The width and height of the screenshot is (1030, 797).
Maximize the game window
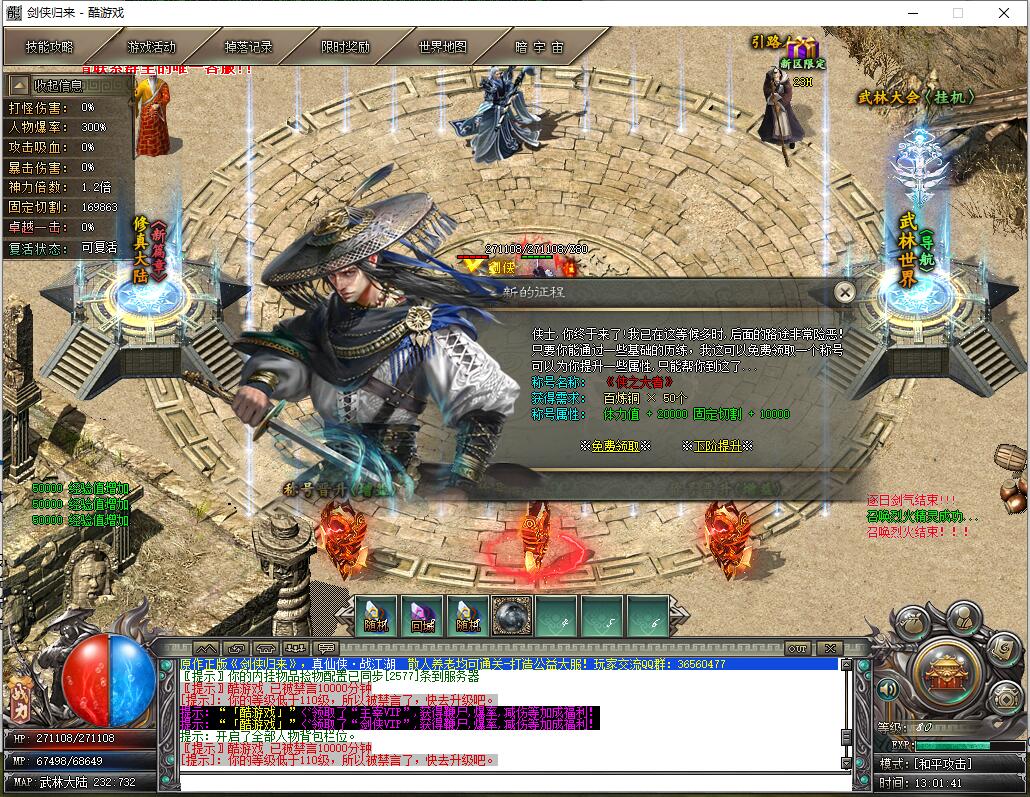click(x=957, y=14)
